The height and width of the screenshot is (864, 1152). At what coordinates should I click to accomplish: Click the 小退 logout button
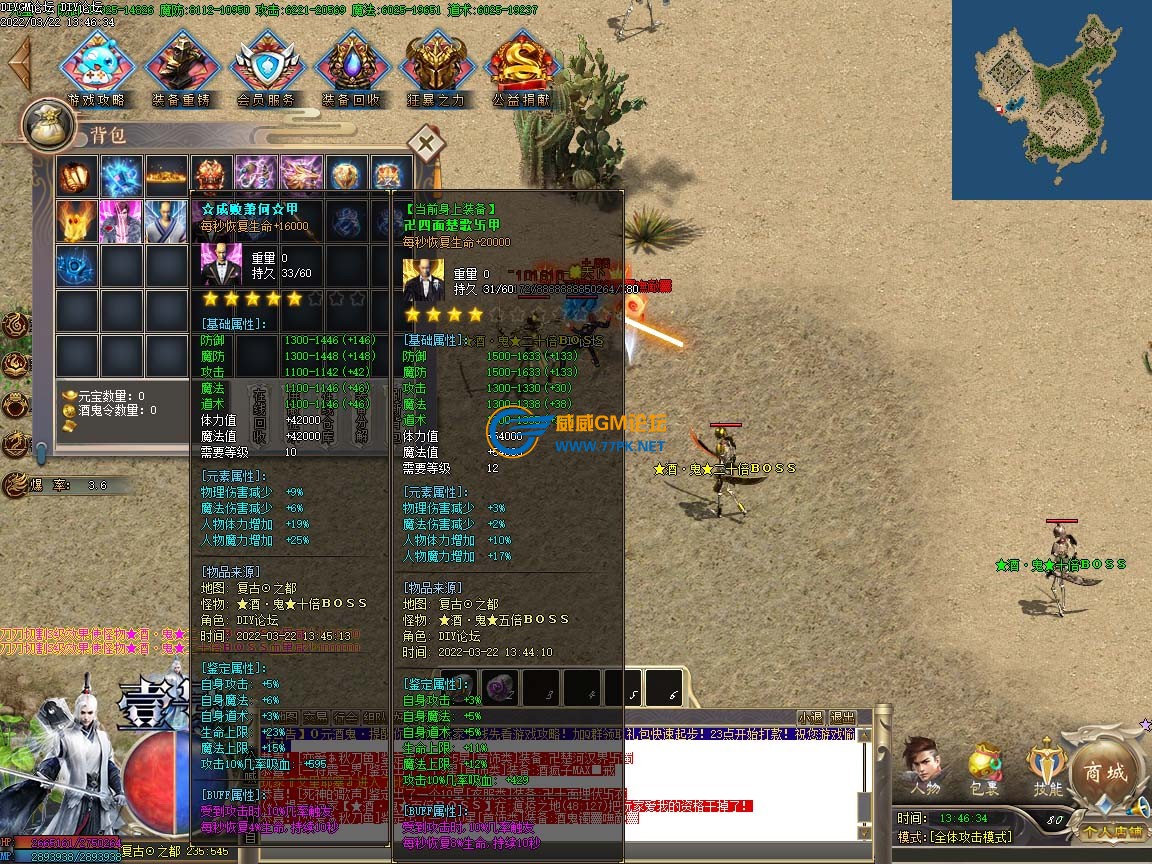click(x=810, y=717)
